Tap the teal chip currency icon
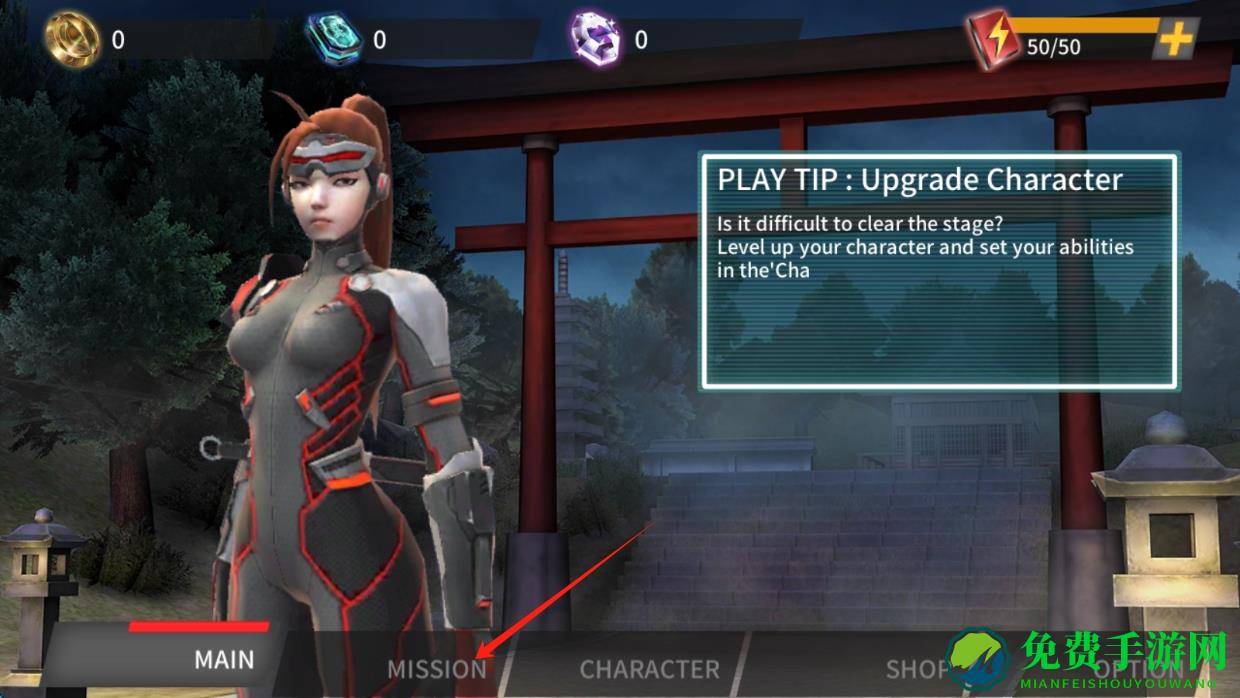Image resolution: width=1240 pixels, height=698 pixels. [x=332, y=39]
